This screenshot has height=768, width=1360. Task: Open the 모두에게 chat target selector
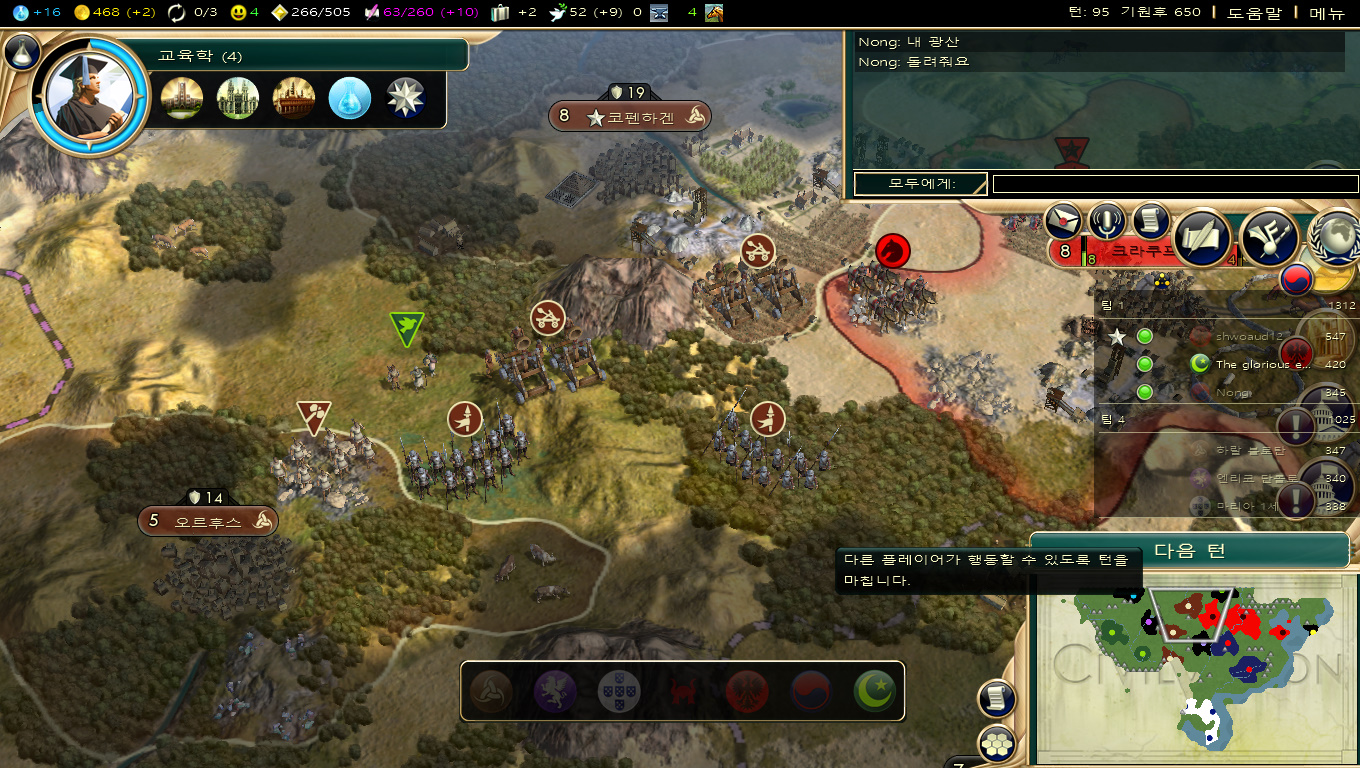click(920, 184)
